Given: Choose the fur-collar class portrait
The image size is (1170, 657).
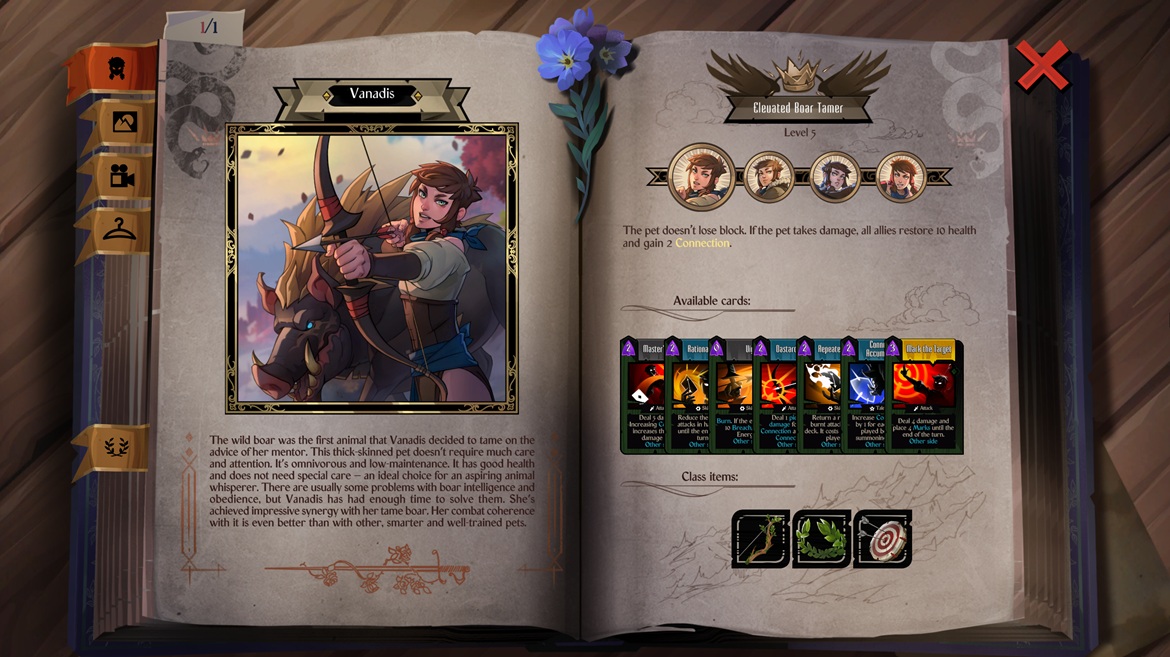Looking at the screenshot, I should pos(770,177).
